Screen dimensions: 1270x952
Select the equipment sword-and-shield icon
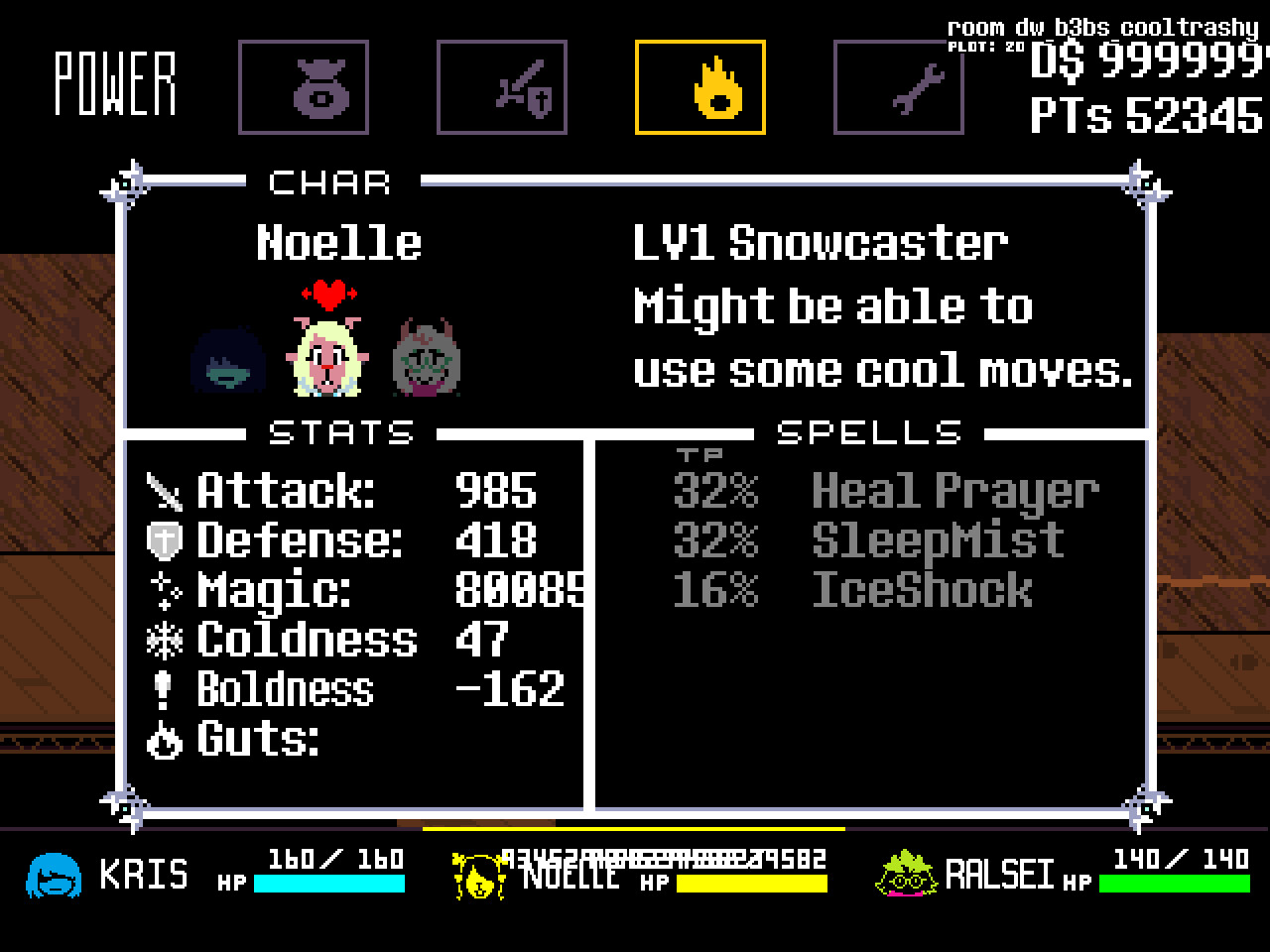tap(501, 85)
